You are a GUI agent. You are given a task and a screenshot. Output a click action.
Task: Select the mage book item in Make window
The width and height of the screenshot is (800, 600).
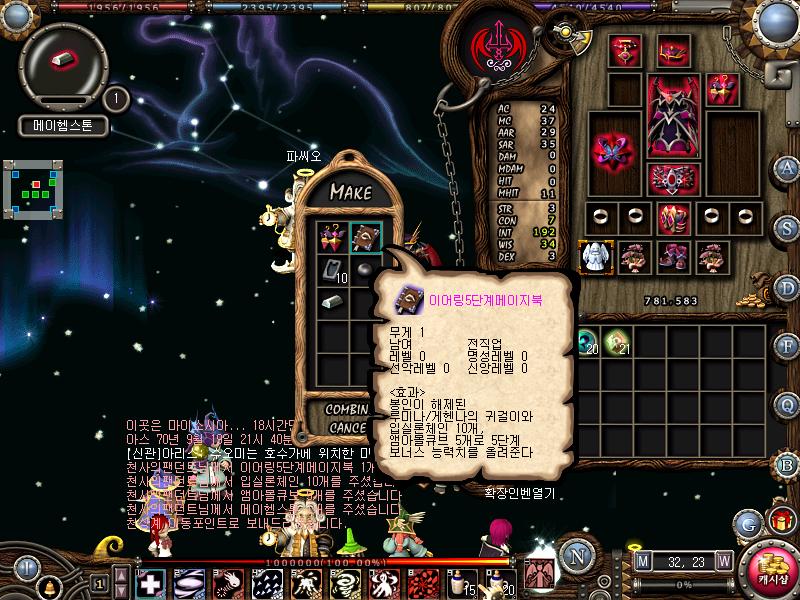364,236
